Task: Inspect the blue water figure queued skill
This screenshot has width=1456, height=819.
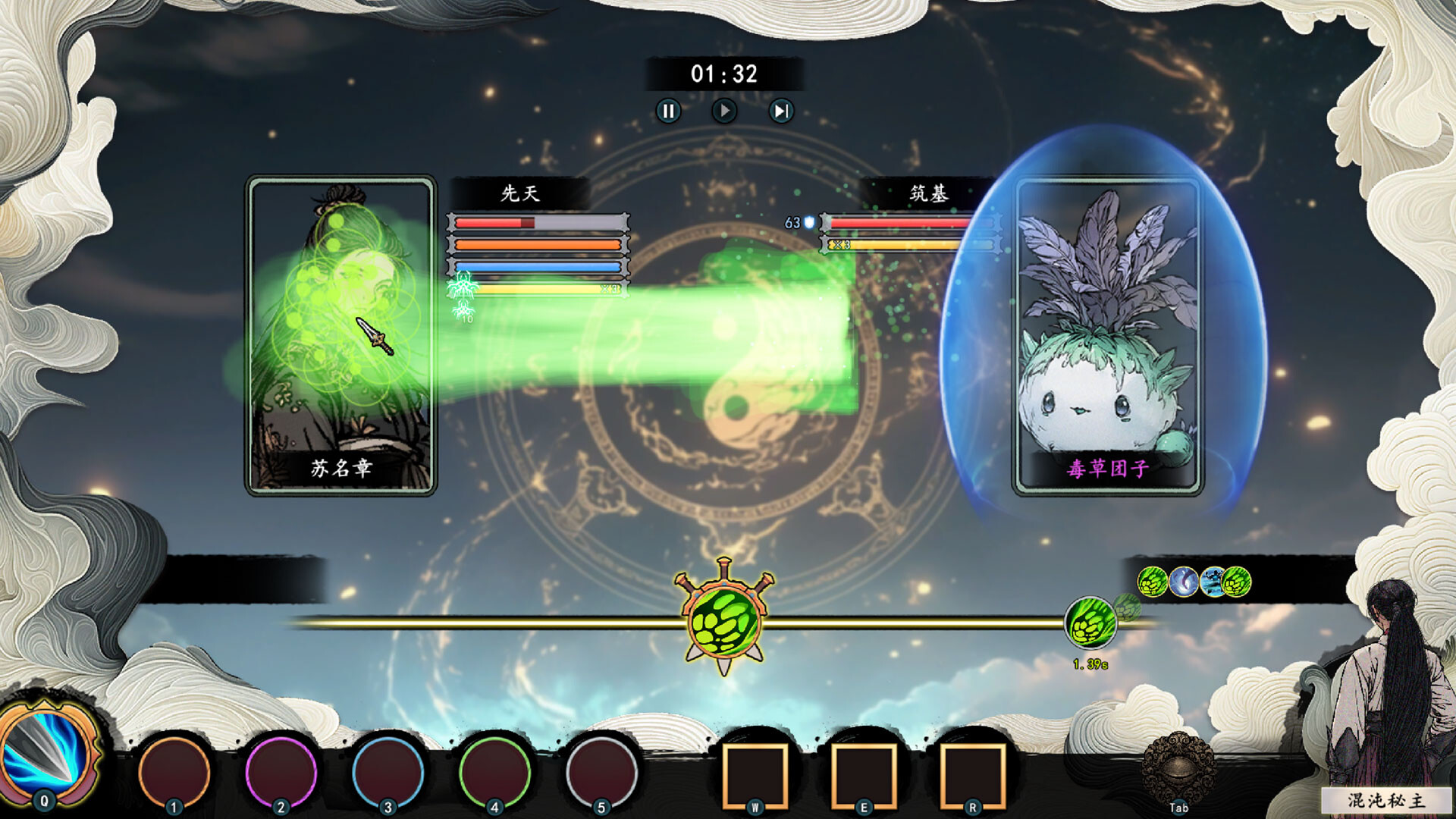Action: click(1213, 582)
